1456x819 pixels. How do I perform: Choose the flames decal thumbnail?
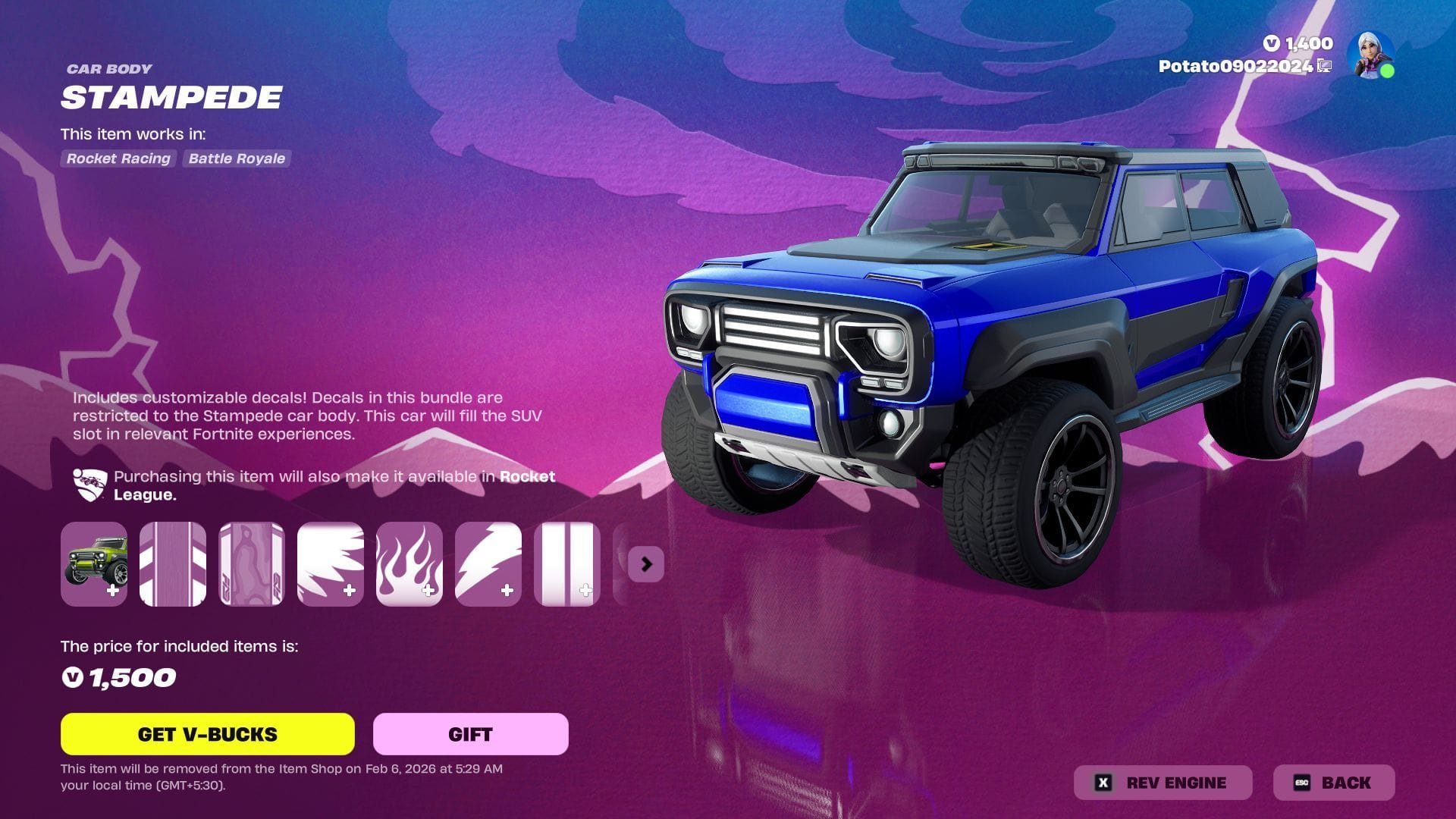(x=409, y=564)
